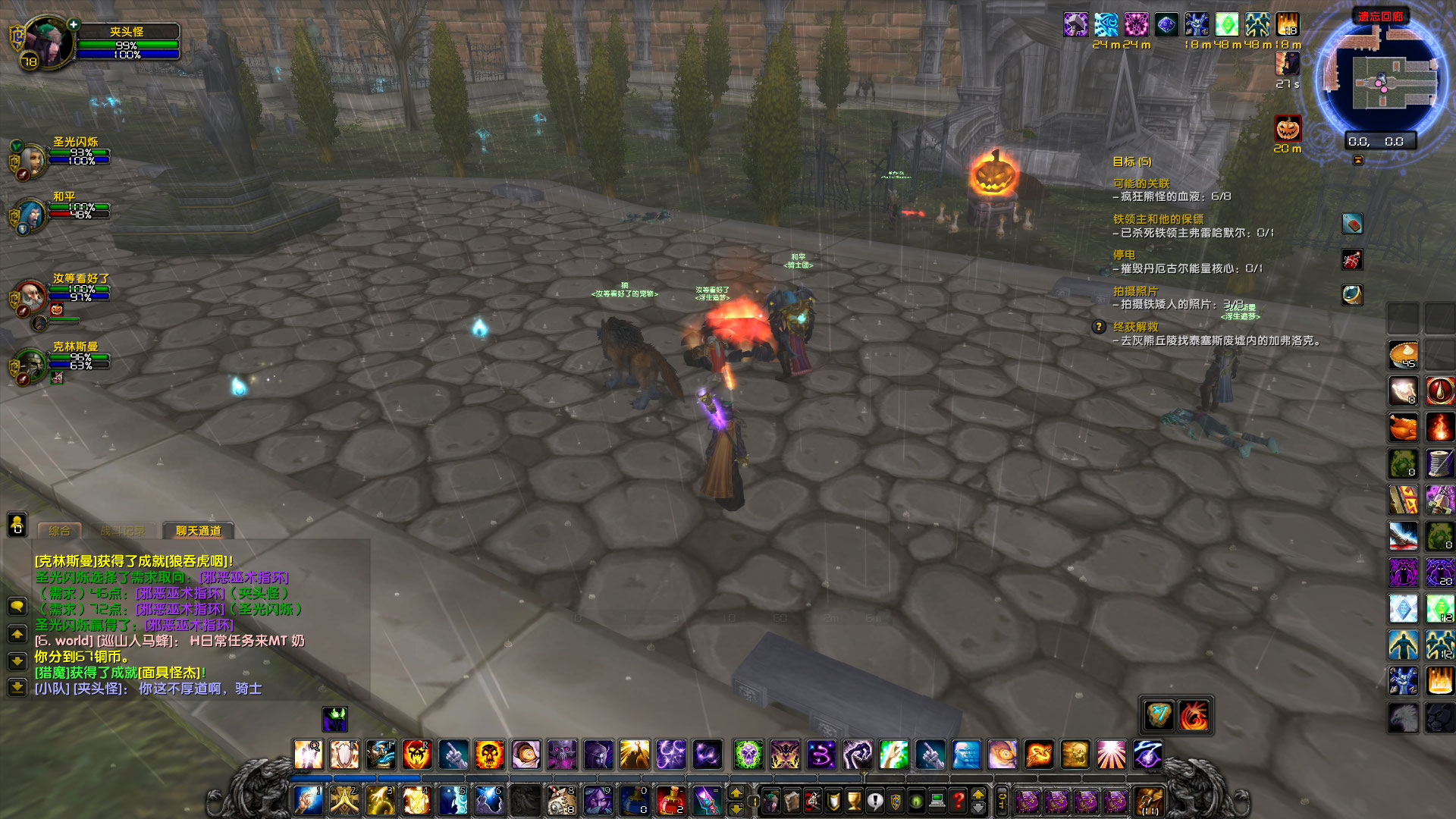Open the achievements trophy icon
The height and width of the screenshot is (819, 1456).
(855, 802)
